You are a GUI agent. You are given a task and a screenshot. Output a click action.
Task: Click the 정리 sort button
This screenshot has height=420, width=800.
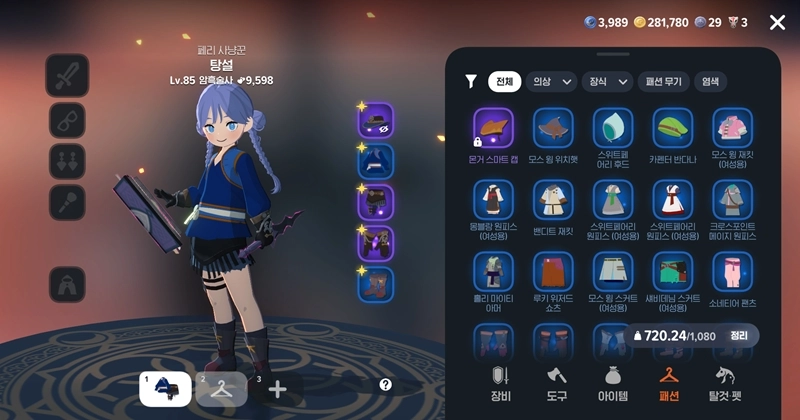[739, 336]
